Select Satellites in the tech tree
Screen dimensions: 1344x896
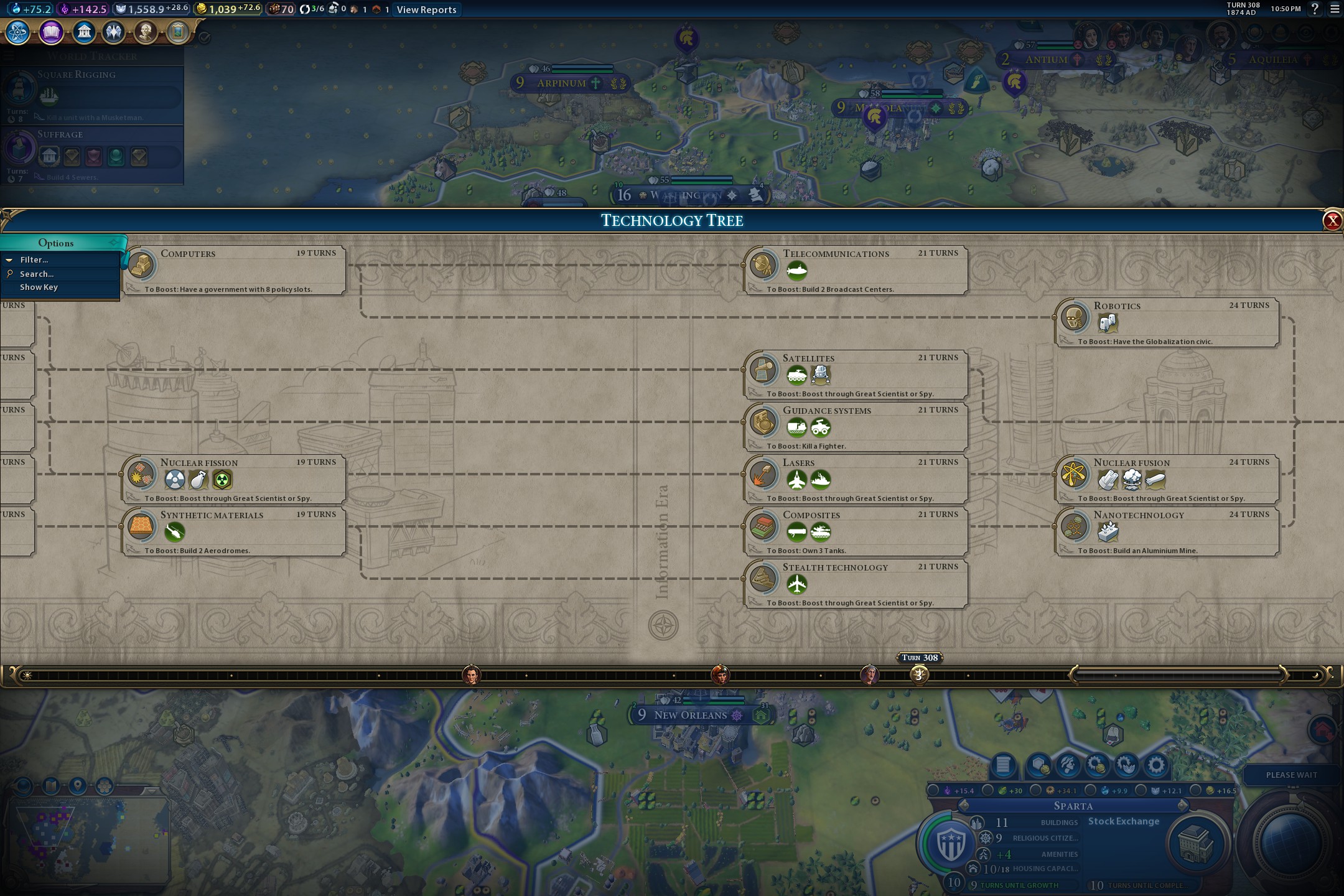(x=856, y=374)
